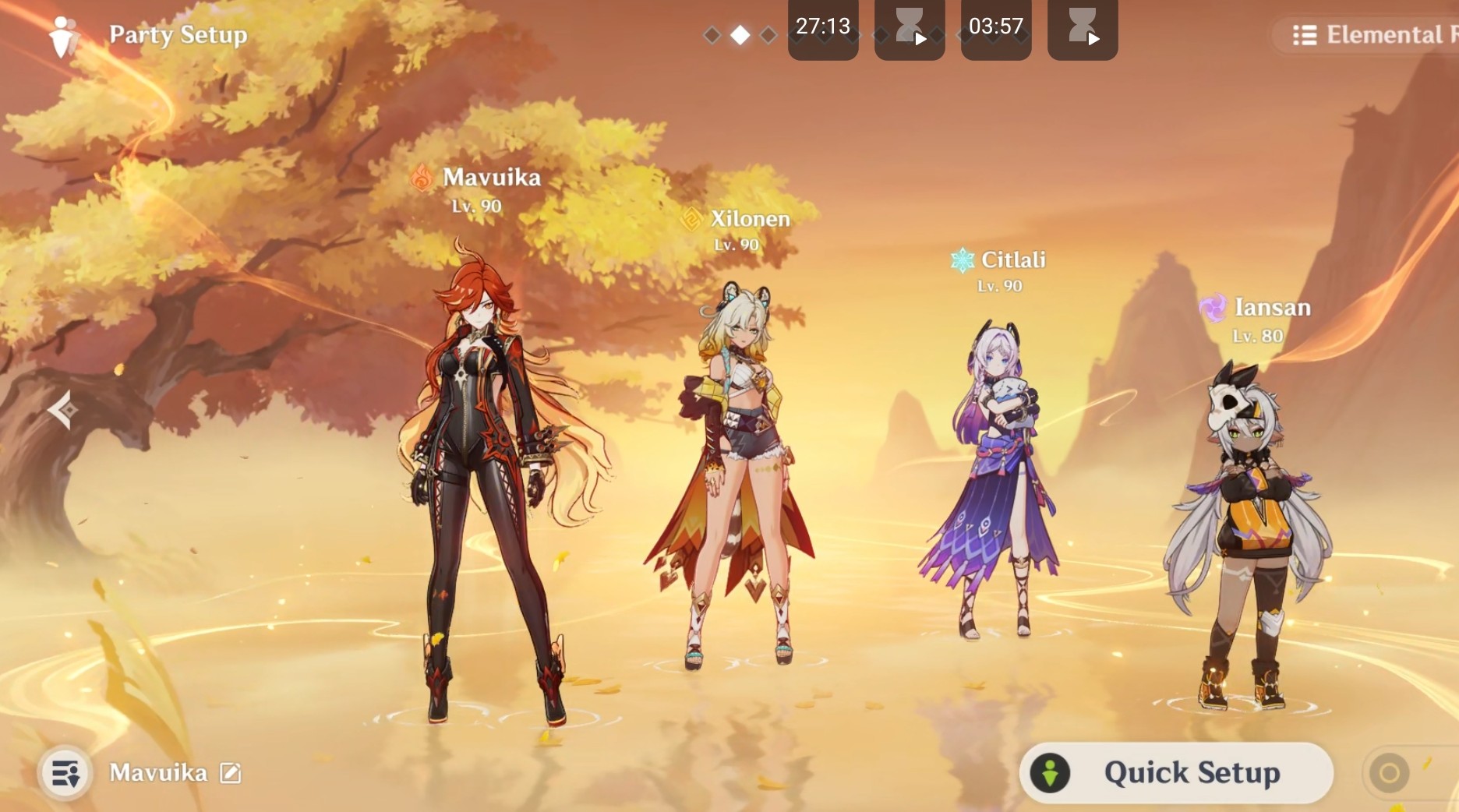
Task: Click the Electro element icon above Iansan
Action: [1213, 307]
